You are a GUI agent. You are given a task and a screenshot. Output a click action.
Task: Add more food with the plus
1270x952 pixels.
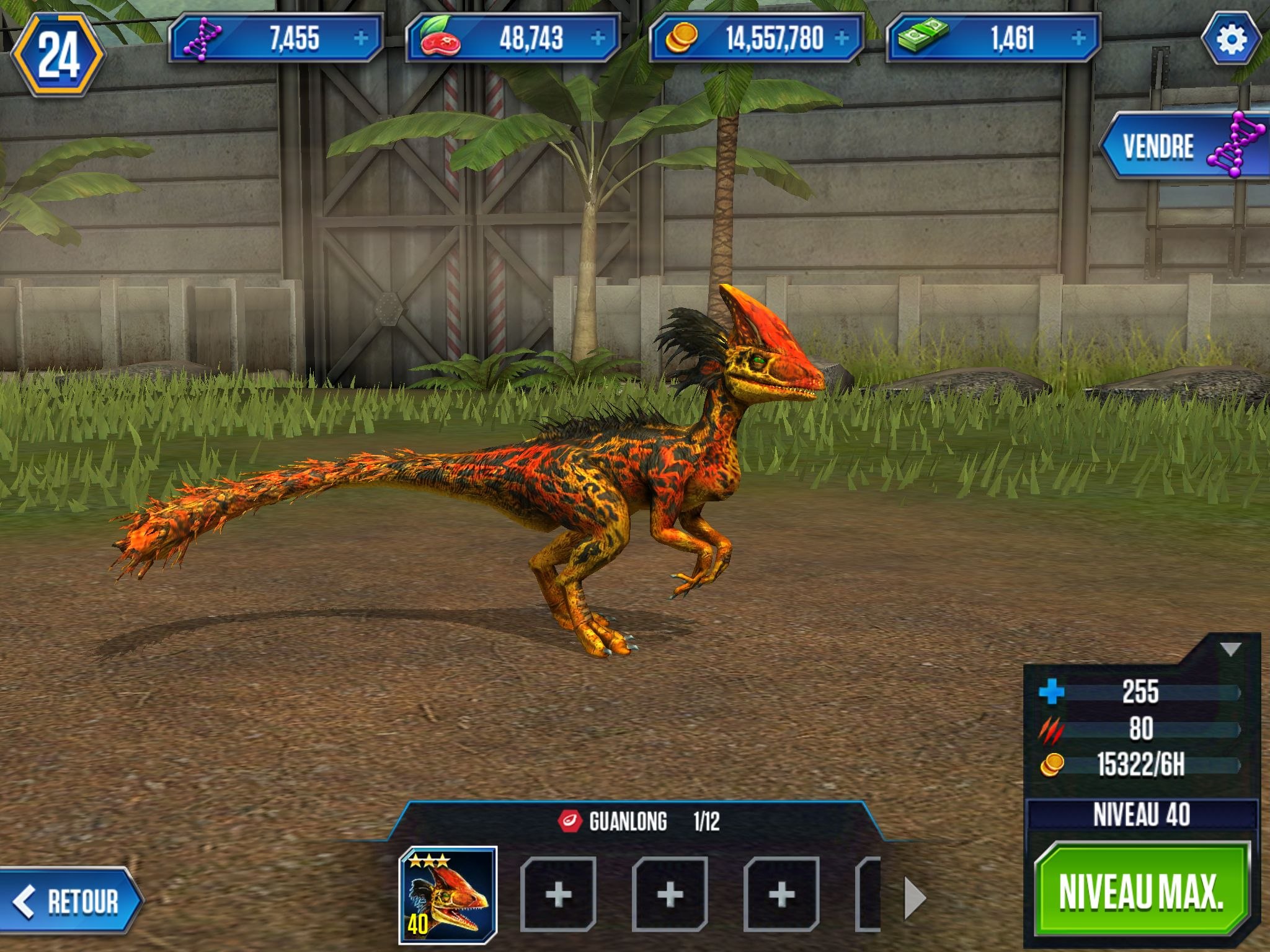pyautogui.click(x=598, y=38)
